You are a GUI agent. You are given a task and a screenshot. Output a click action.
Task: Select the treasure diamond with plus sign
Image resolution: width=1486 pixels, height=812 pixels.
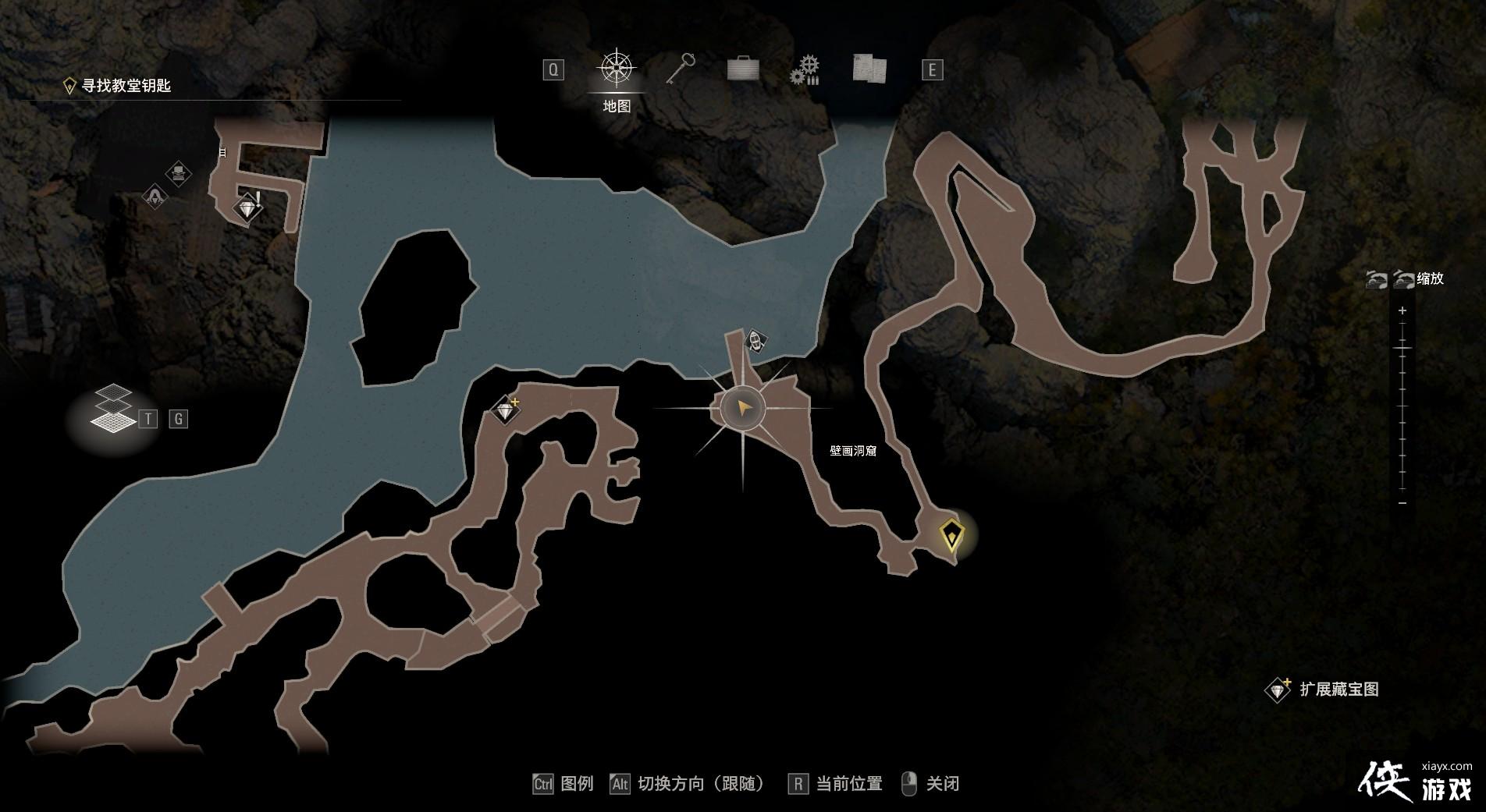[x=507, y=410]
